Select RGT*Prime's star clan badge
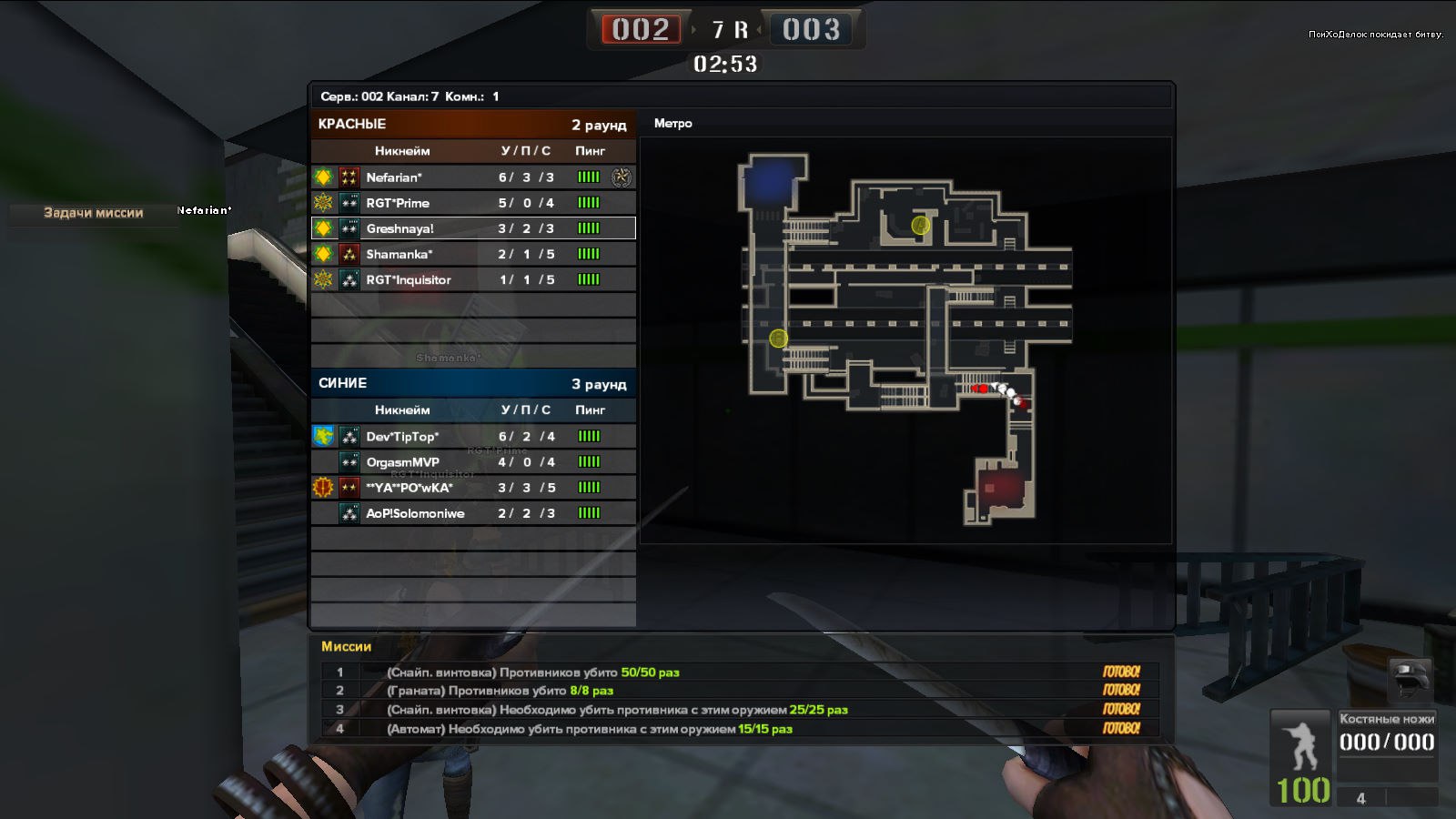The image size is (1456, 819). 324,203
